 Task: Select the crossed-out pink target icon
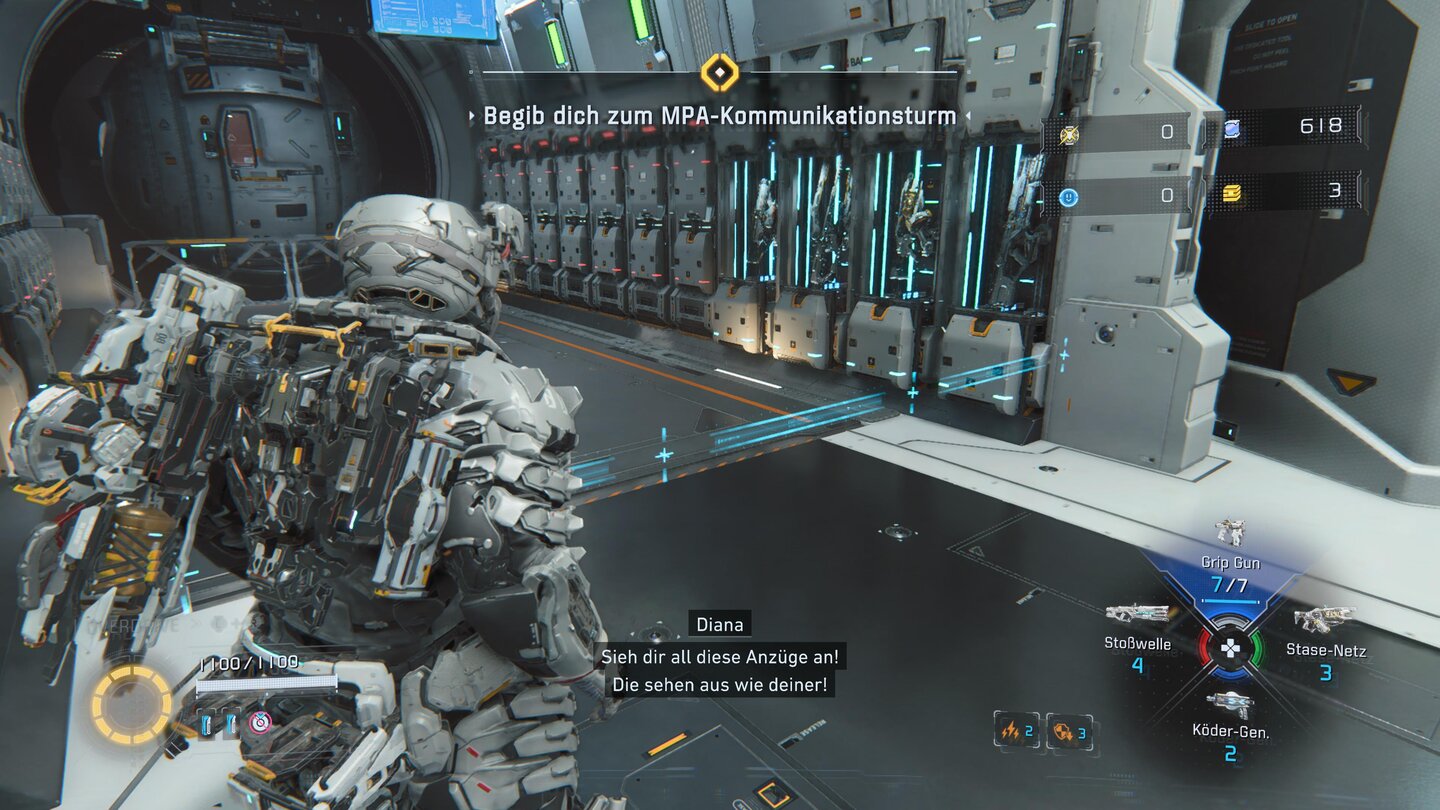pyautogui.click(x=260, y=721)
